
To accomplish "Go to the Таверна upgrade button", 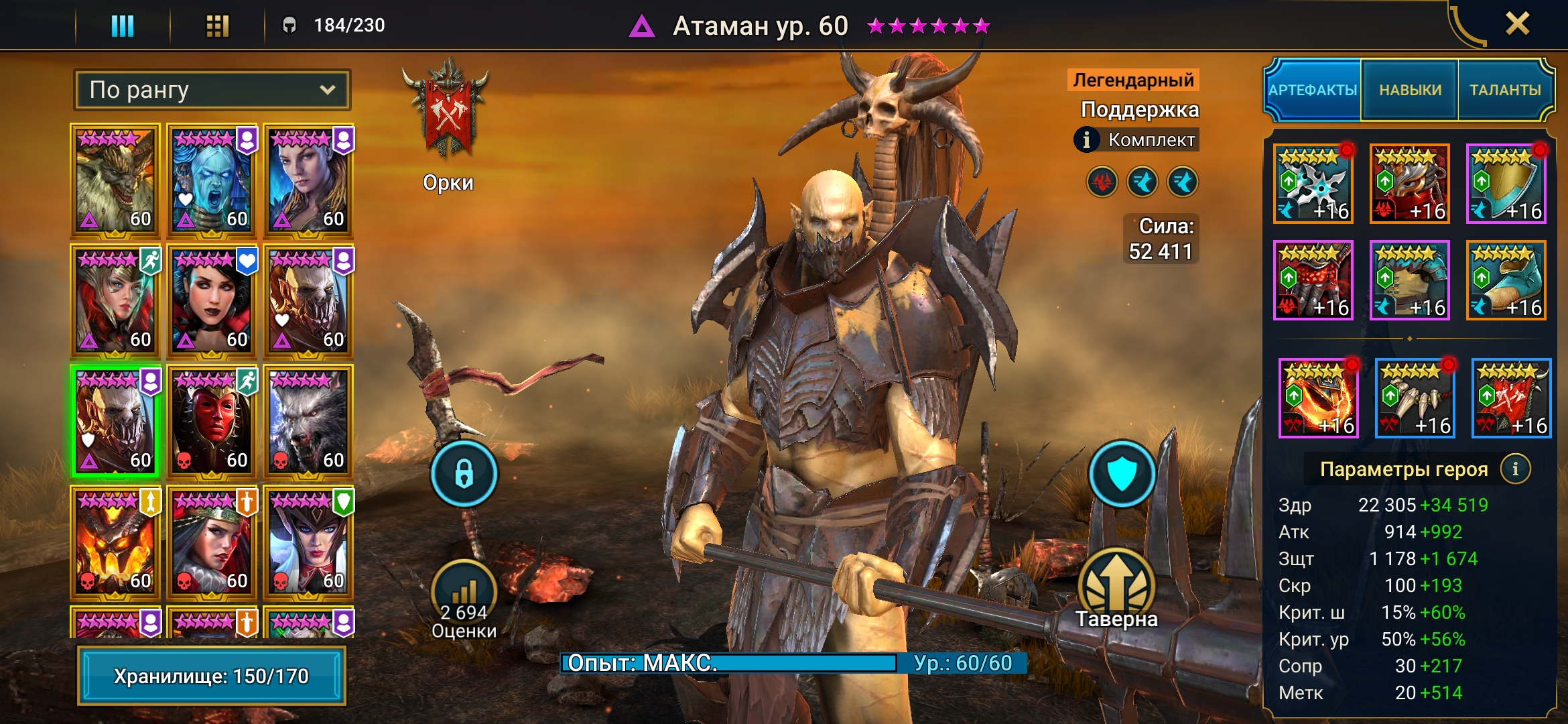I will (1116, 590).
